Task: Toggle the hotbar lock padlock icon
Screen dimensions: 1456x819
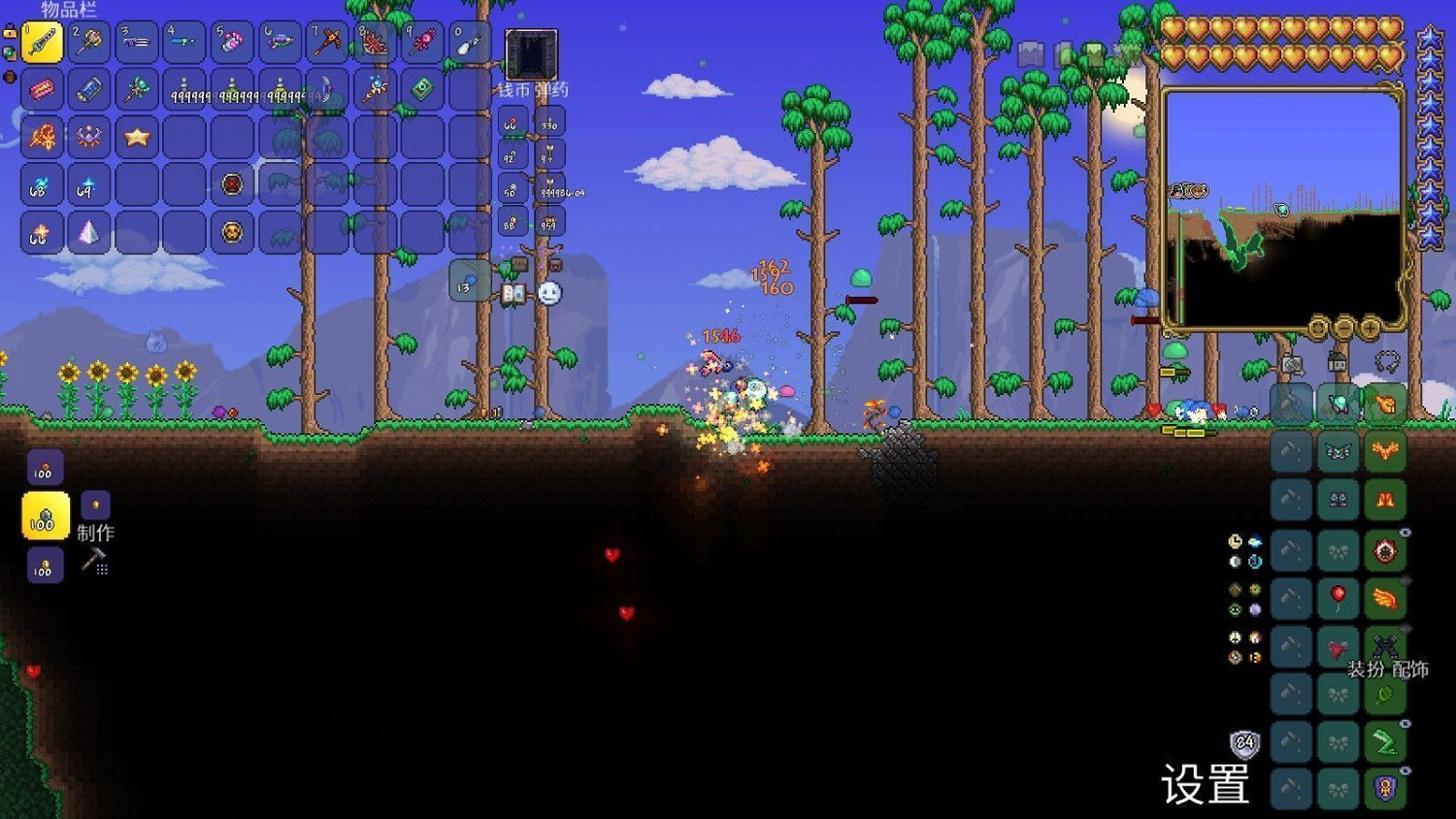Action: [x=11, y=32]
